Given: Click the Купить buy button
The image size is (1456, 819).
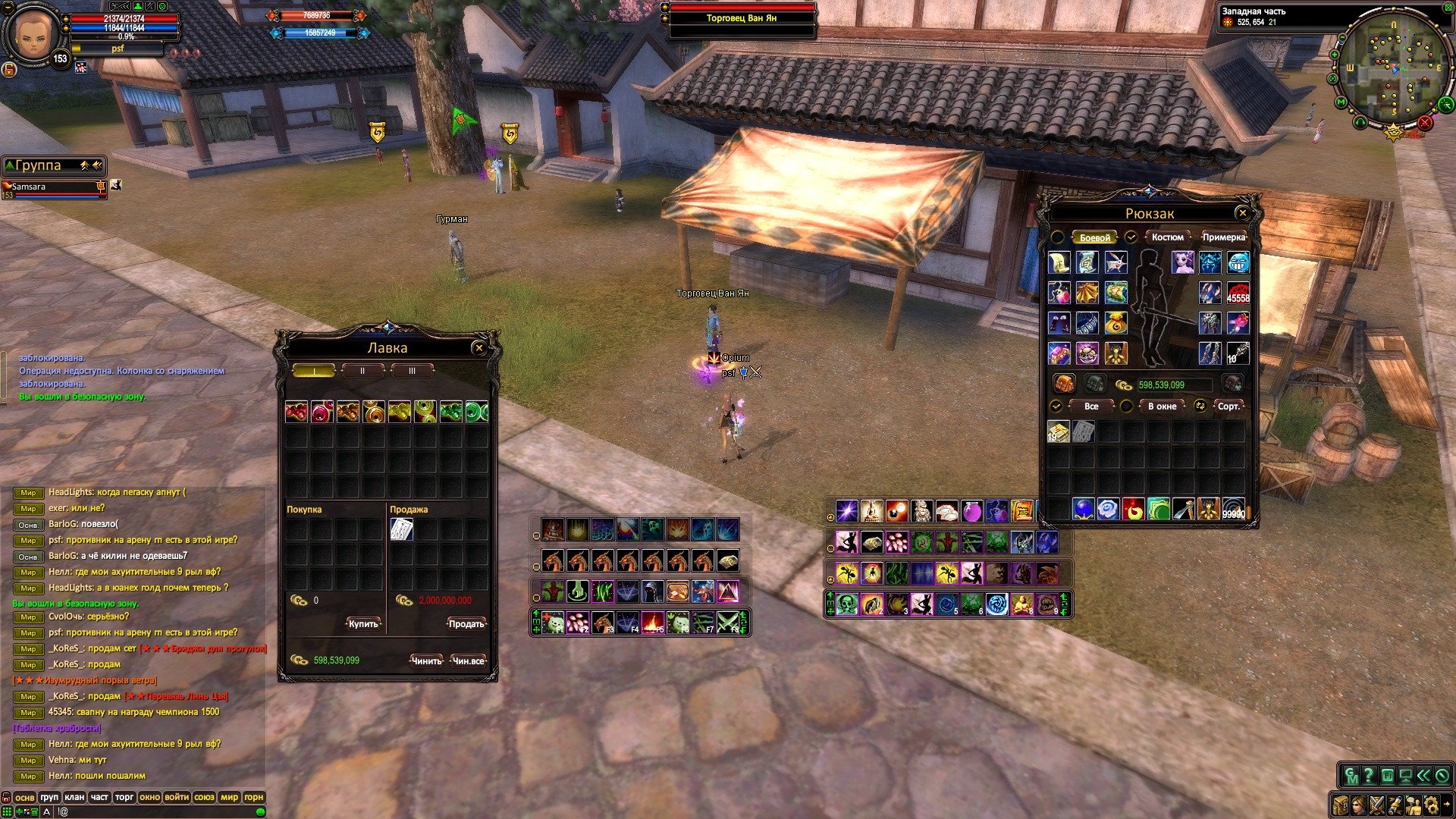Looking at the screenshot, I should 363,624.
